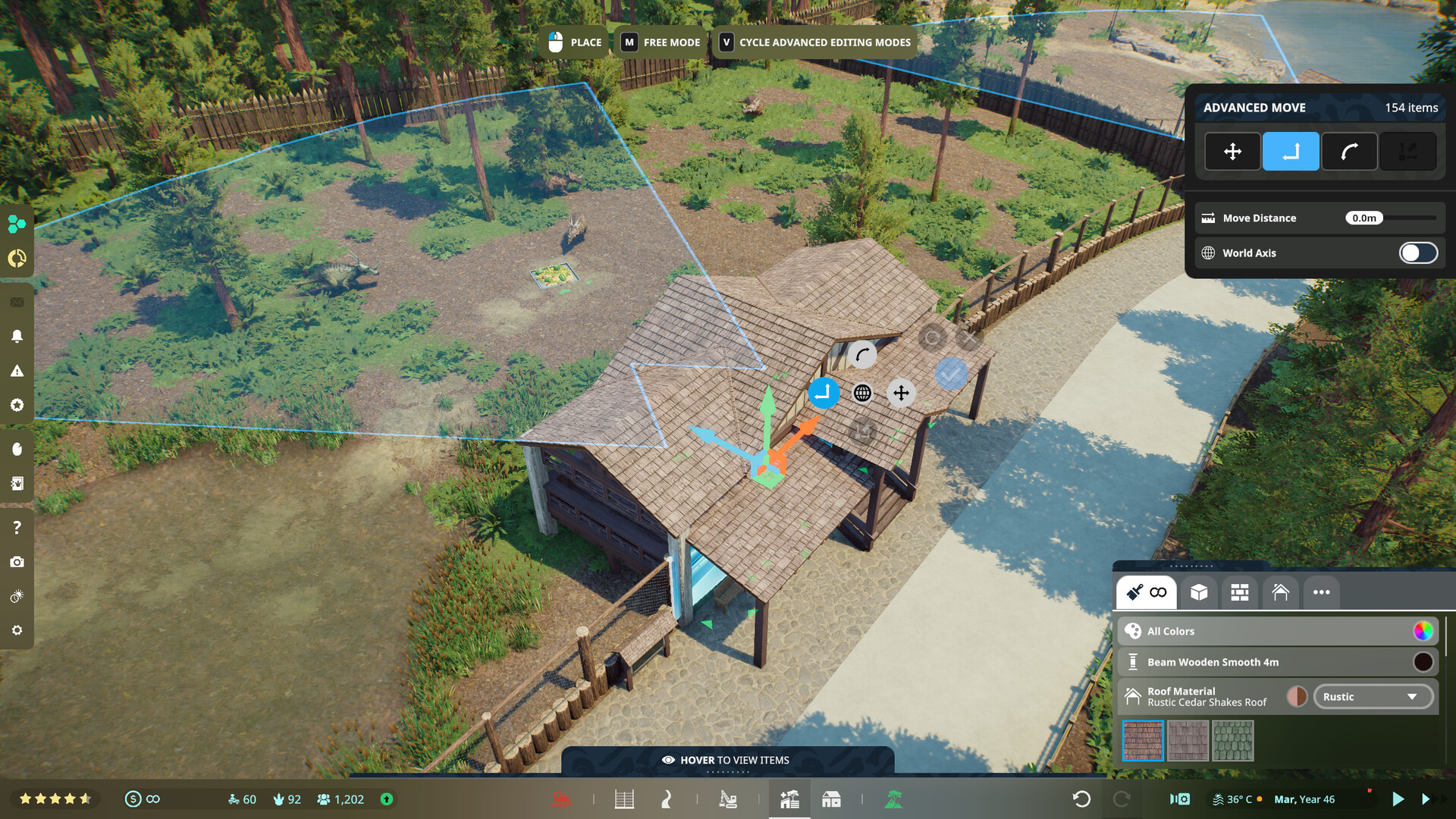Confirm placement with the blue checkmark gizmo button

pos(952,372)
